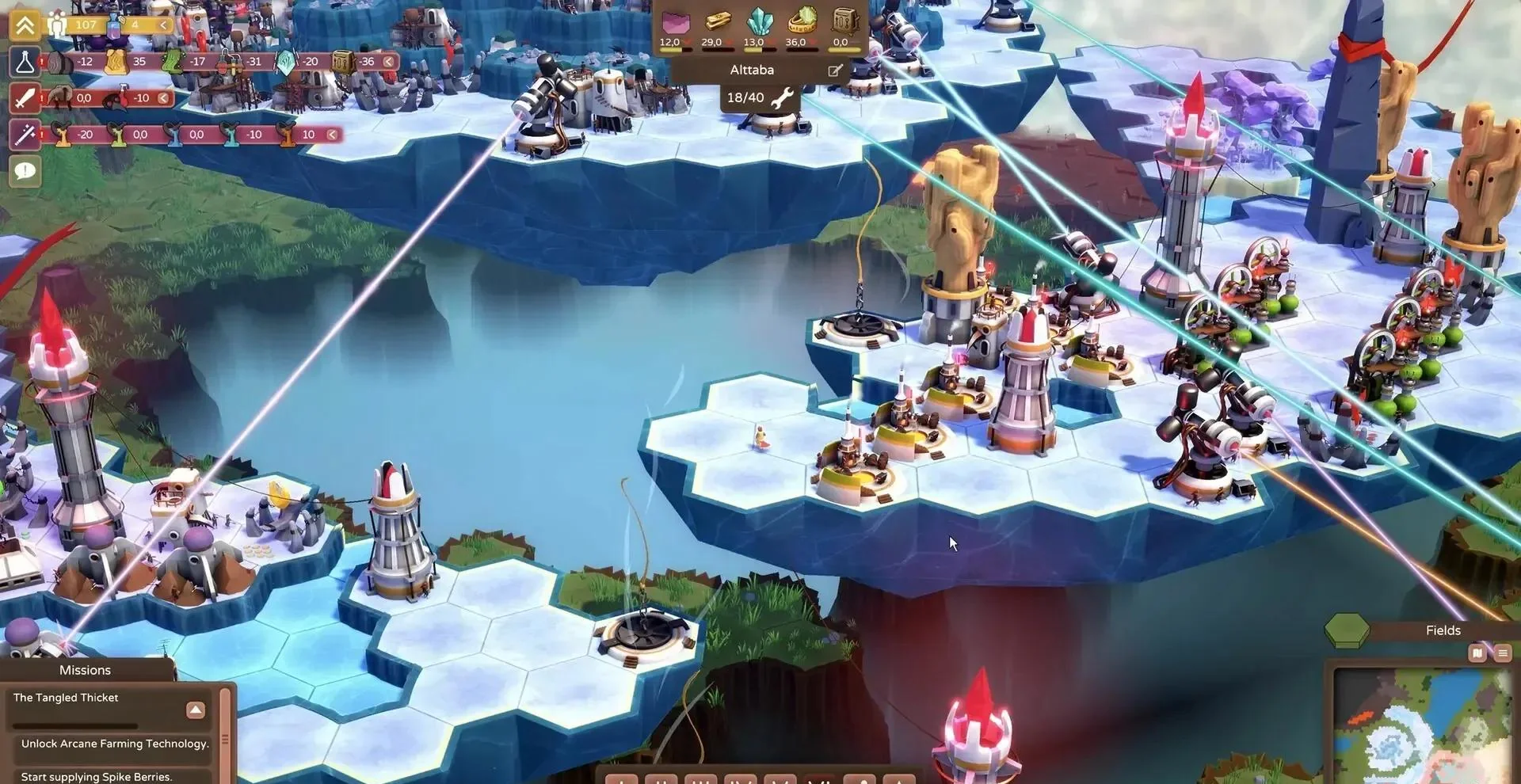The image size is (1521, 784).
Task: Click the rename icon beside Alttaba
Action: point(834,70)
